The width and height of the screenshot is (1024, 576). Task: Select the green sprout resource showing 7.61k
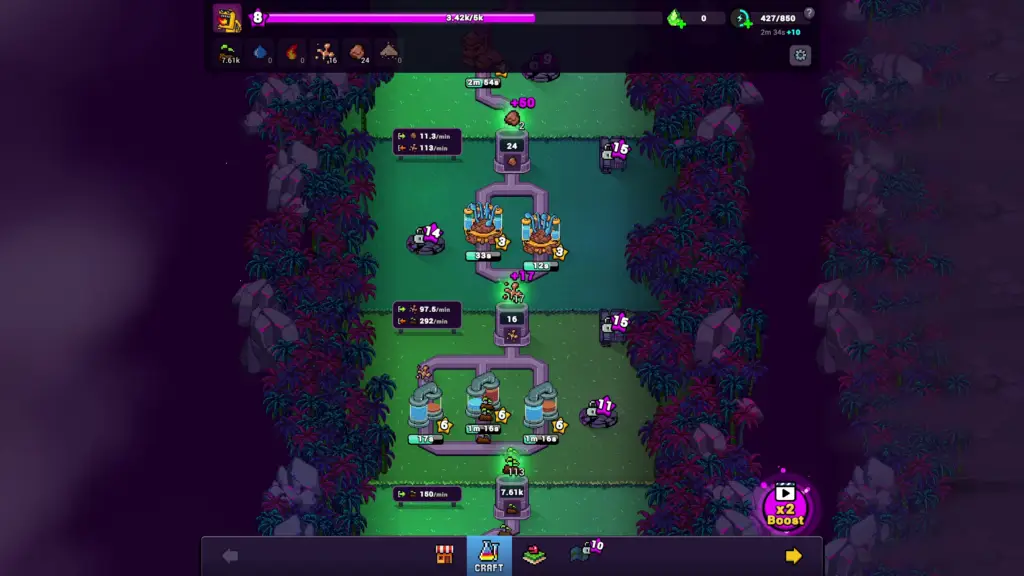(x=229, y=52)
